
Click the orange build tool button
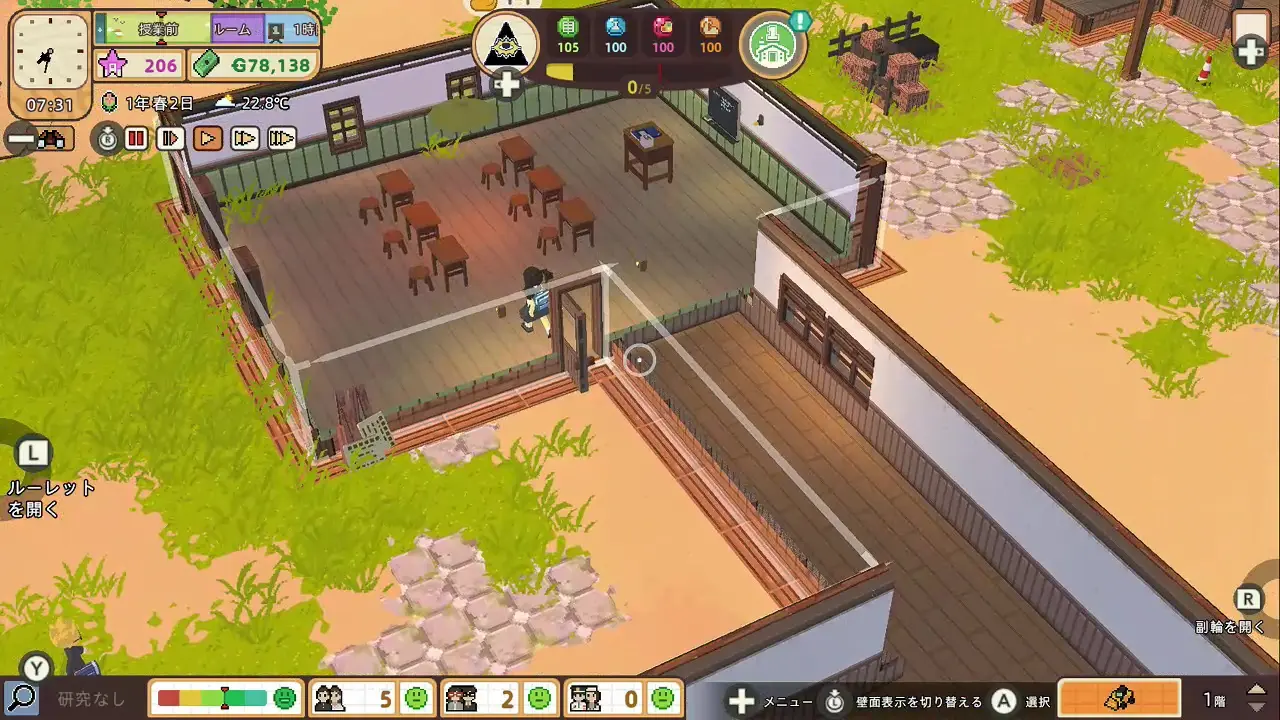tap(1118, 697)
